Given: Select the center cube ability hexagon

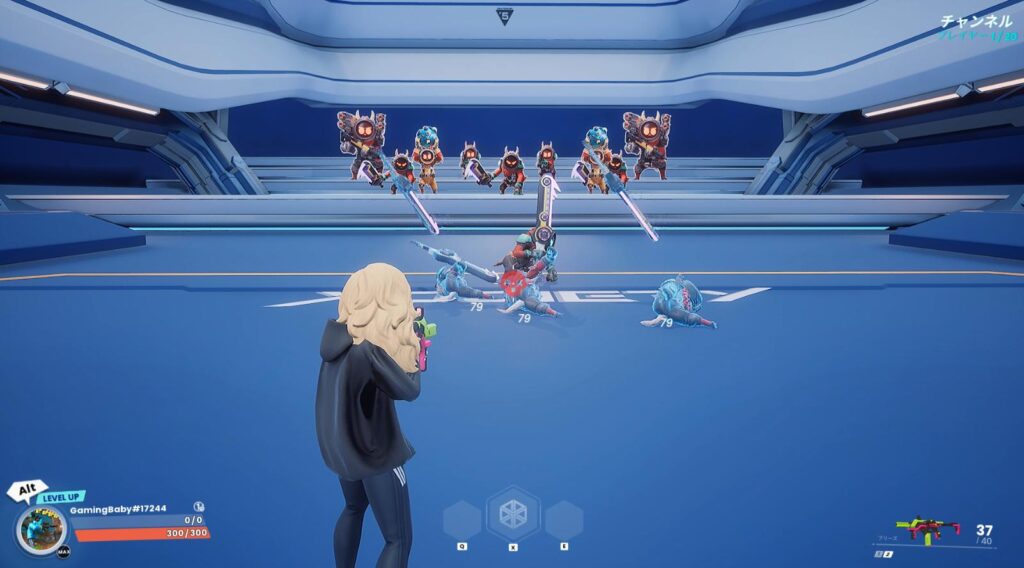Looking at the screenshot, I should 513,514.
